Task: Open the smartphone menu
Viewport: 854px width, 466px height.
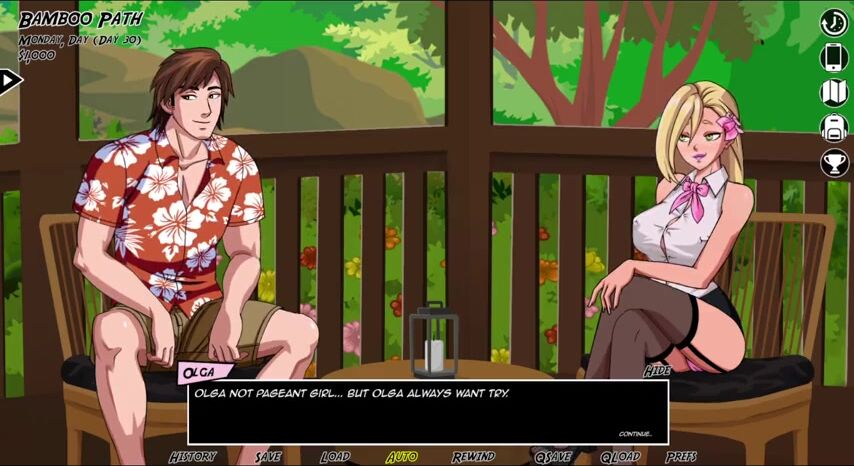Action: coord(834,57)
